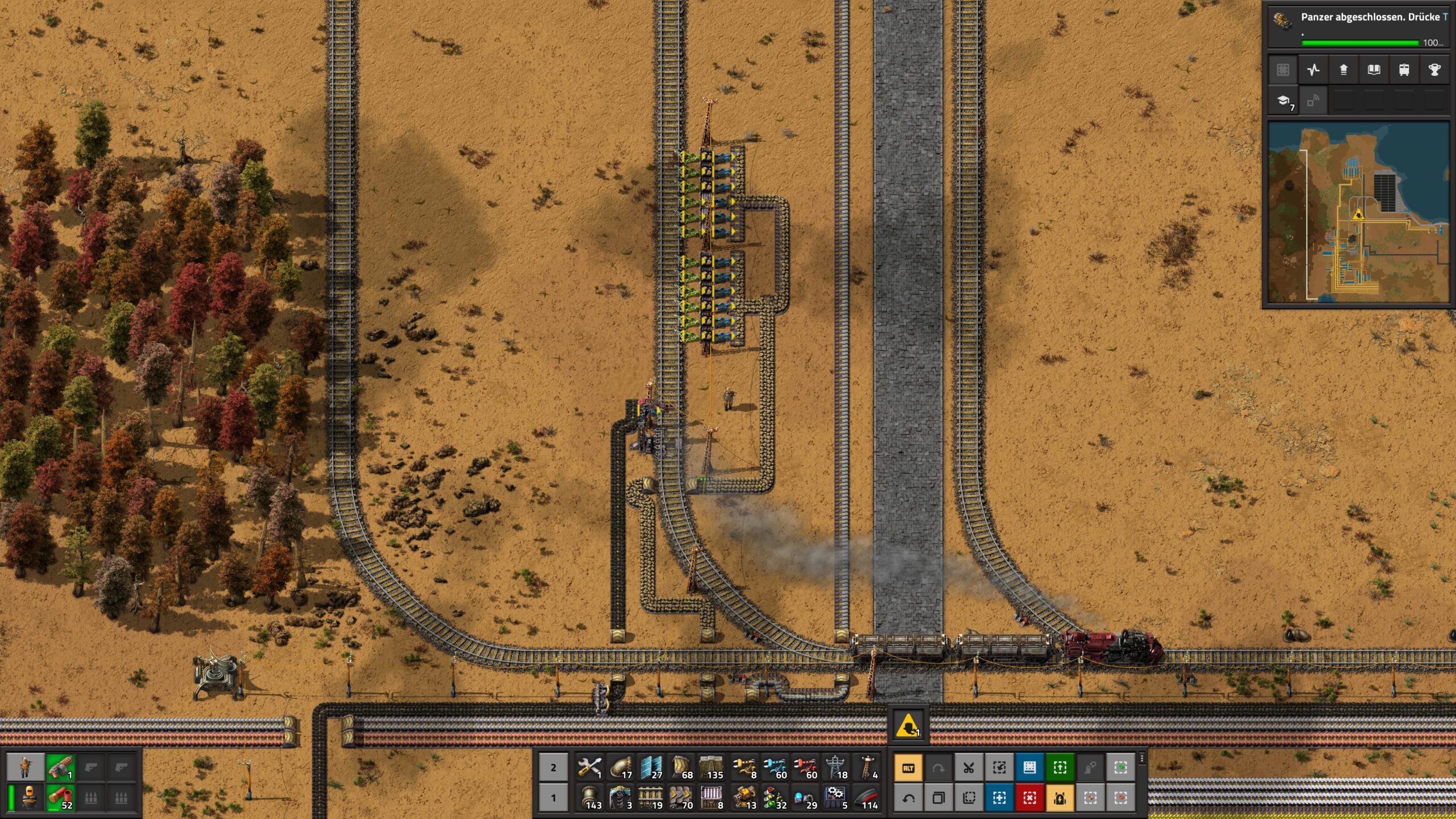1456x819 pixels.
Task: Select the pipe slot with 143
Action: (590, 797)
